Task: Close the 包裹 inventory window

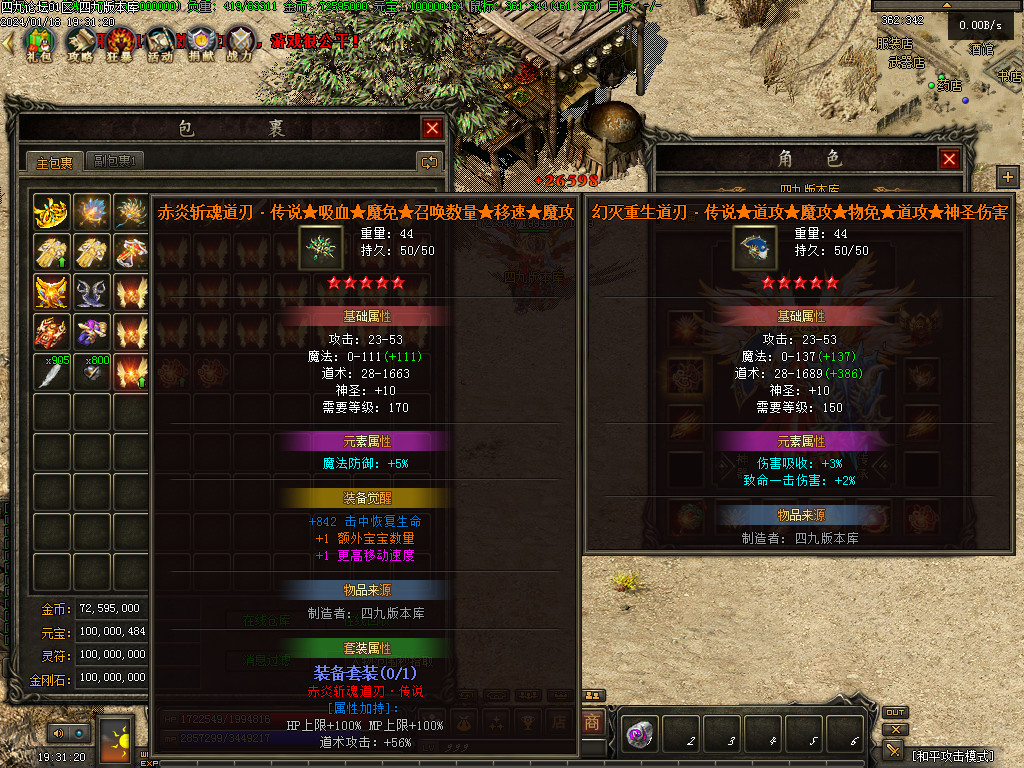Action: coord(432,128)
